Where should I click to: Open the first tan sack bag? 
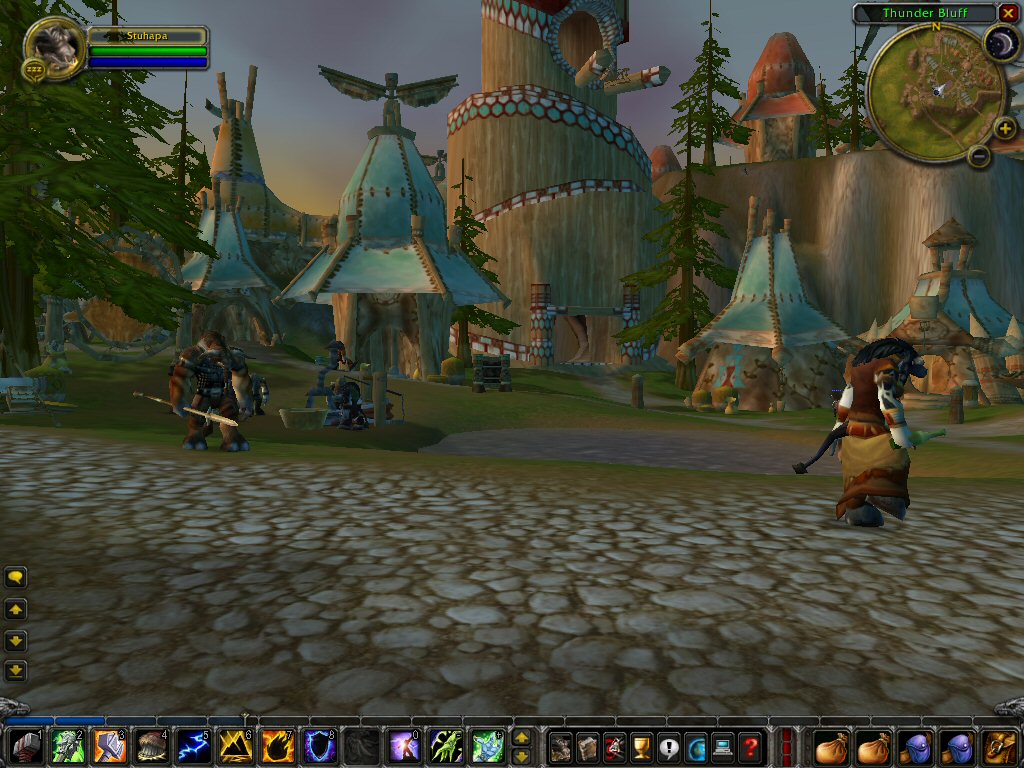click(x=830, y=747)
